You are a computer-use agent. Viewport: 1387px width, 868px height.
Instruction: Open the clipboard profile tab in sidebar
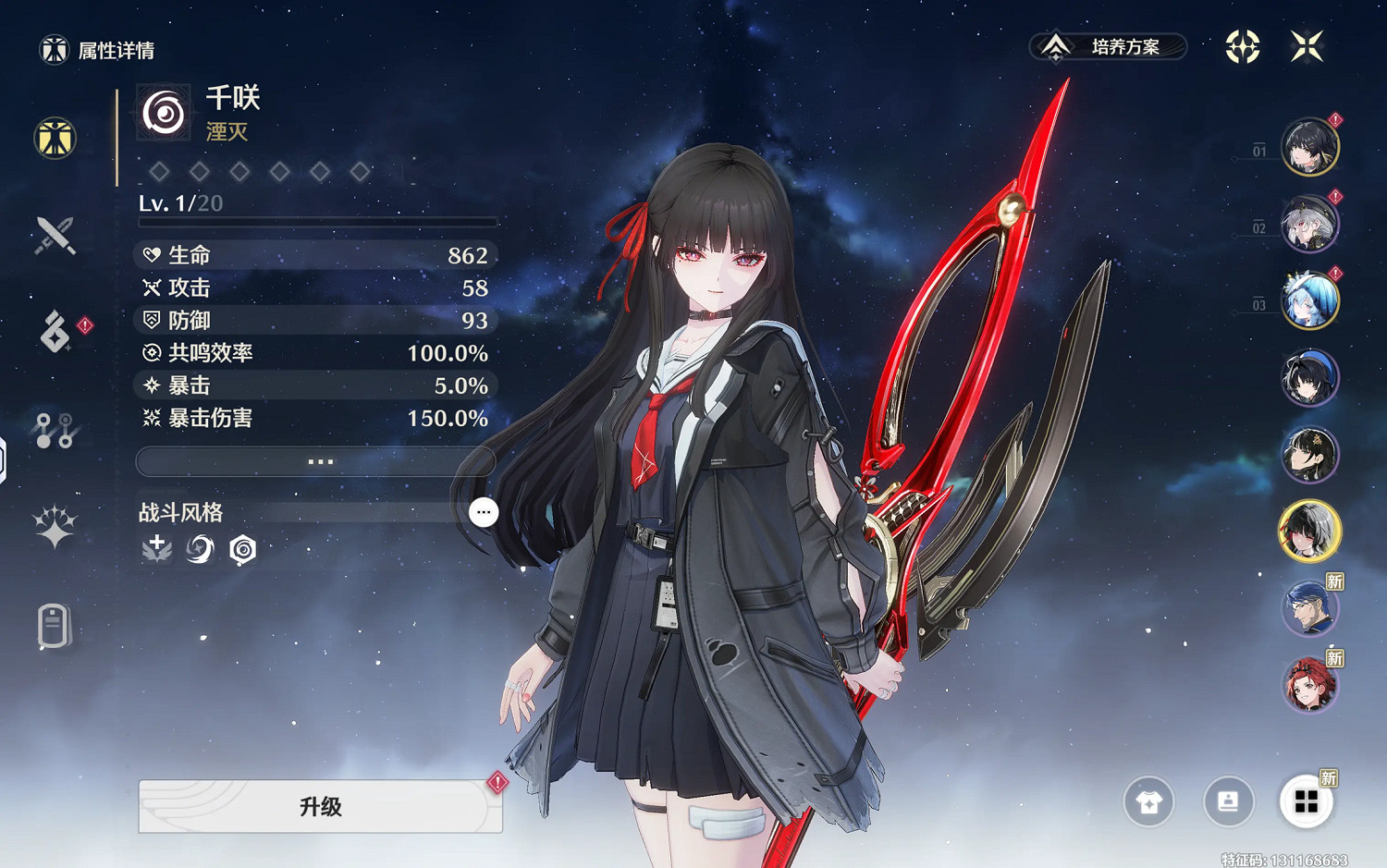click(x=55, y=627)
